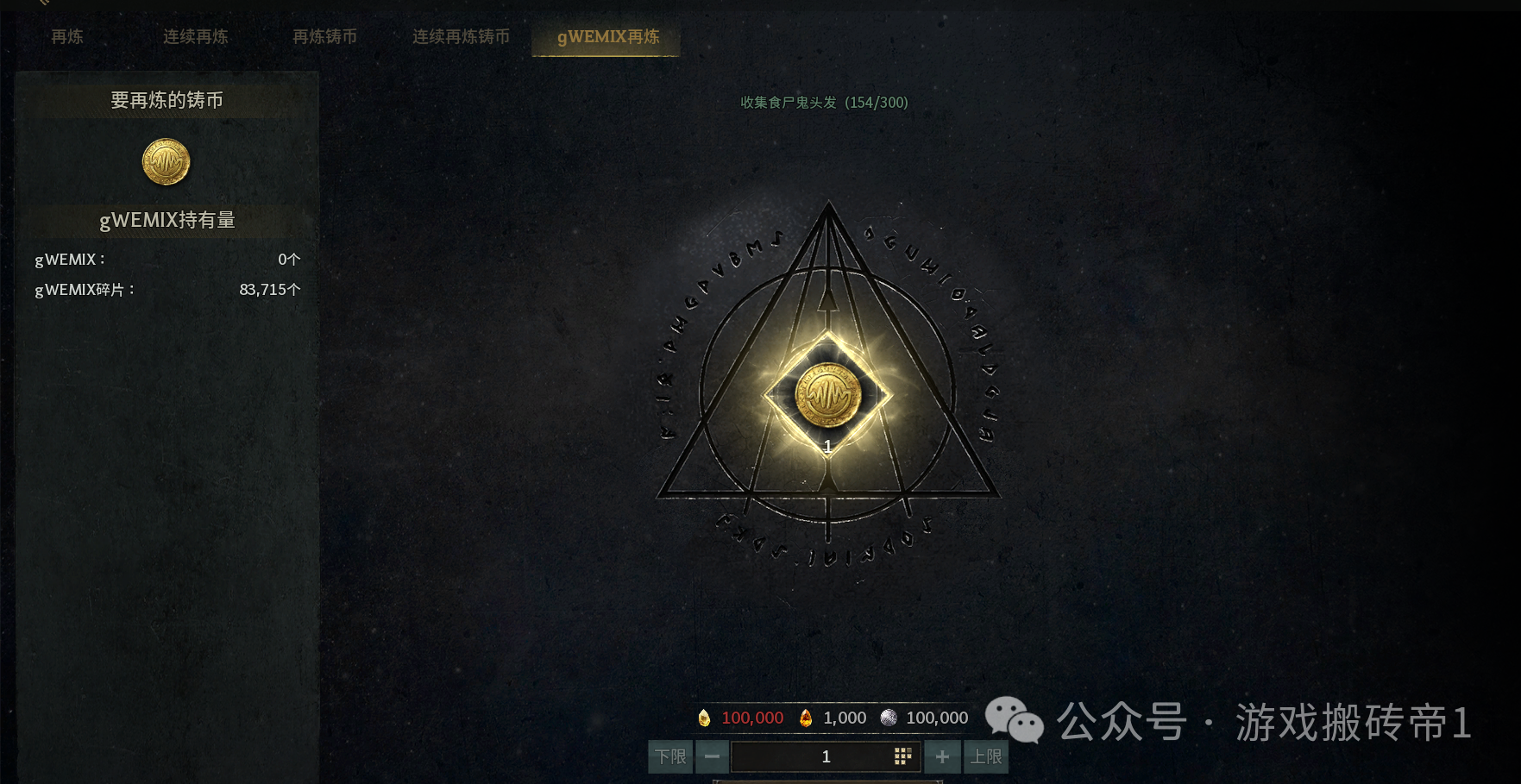Click the glowing coin slot in the triangle
Screen dimensions: 1521x784
coord(828,396)
